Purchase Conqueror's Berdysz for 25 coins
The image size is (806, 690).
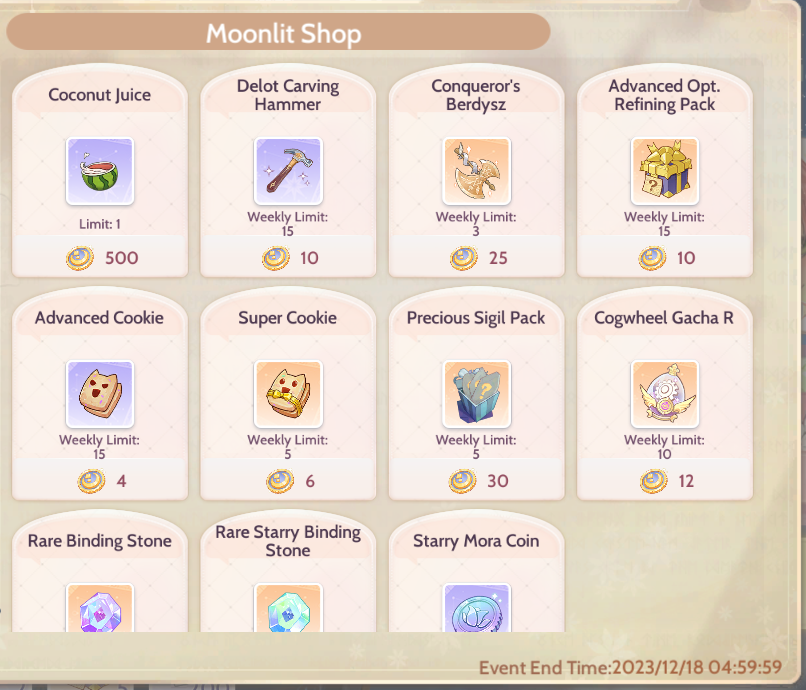[477, 258]
